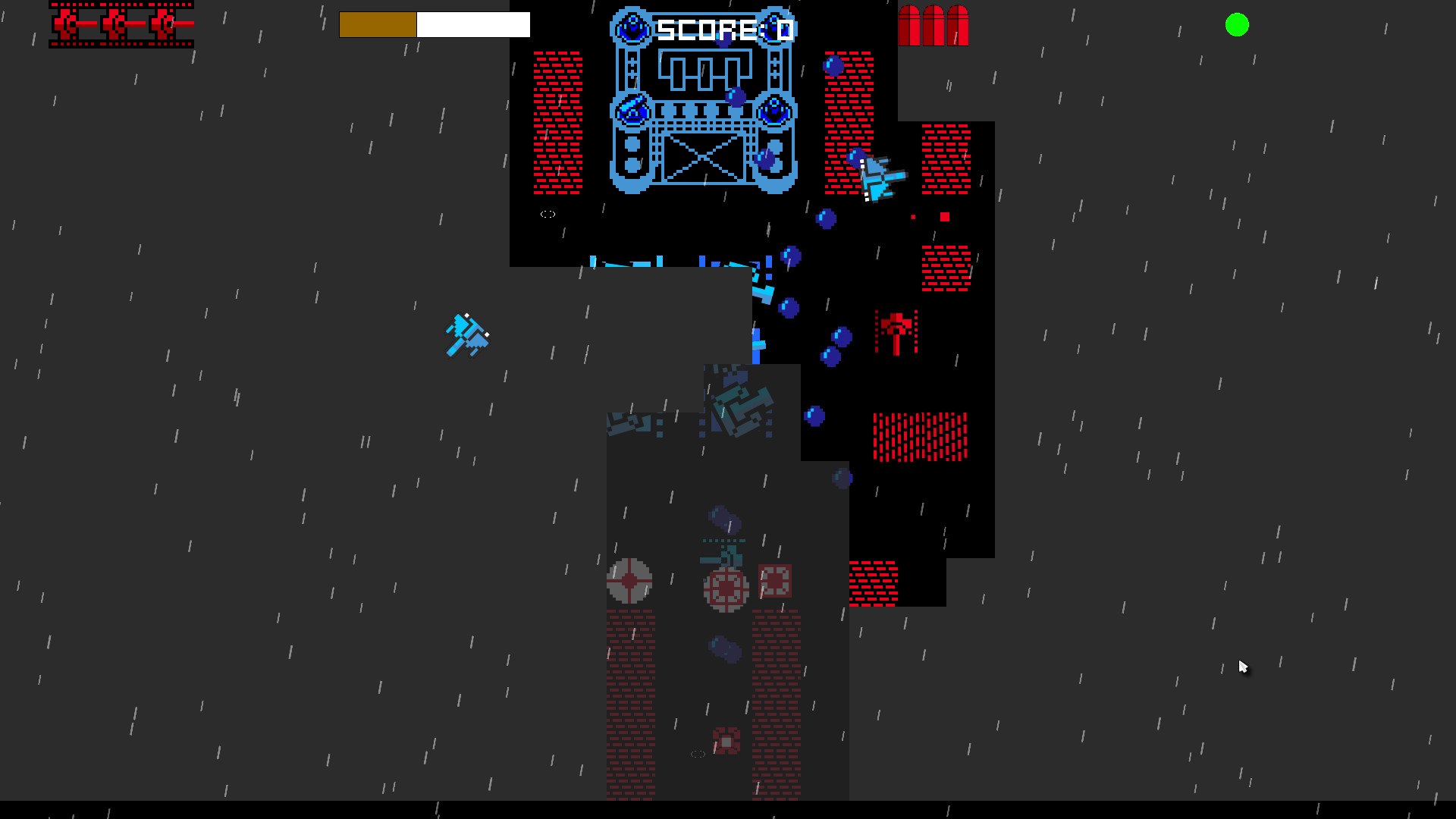Click the X-marked crate inside the fortress

point(701,155)
